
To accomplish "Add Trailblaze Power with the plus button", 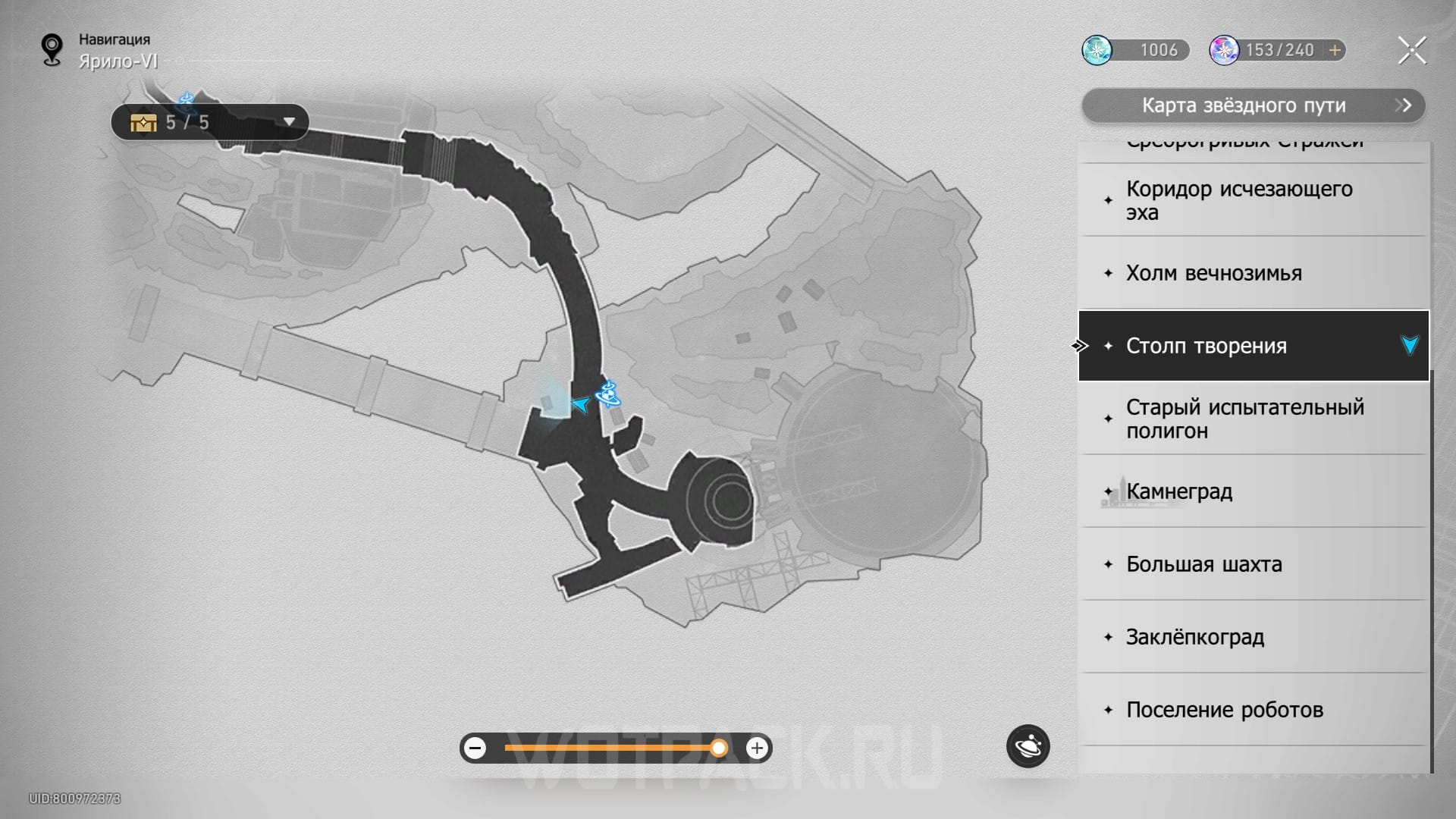I will [1335, 50].
